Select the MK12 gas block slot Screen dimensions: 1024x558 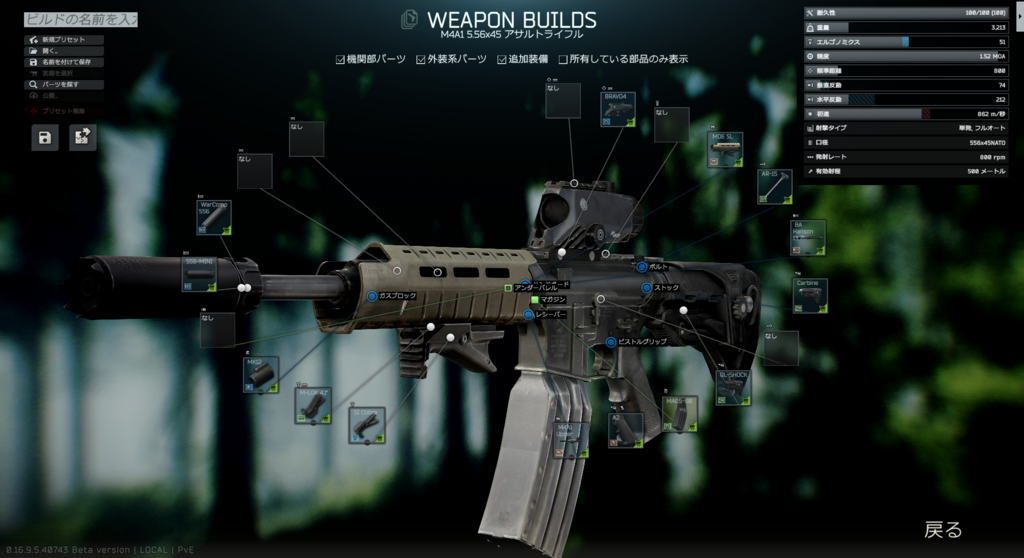tap(261, 374)
